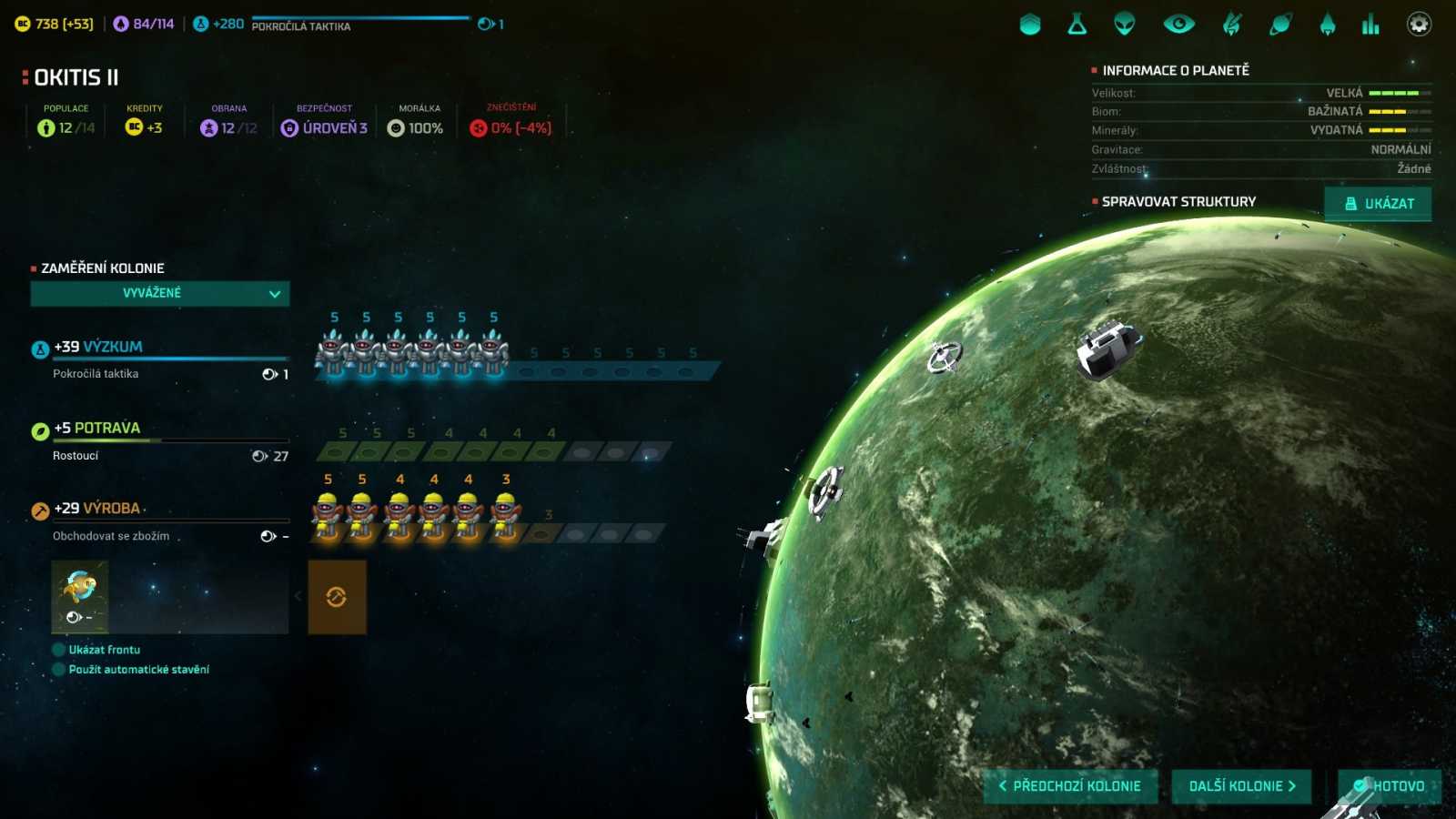Show the eye overview screen
The width and height of the screenshot is (1456, 819).
click(1179, 25)
